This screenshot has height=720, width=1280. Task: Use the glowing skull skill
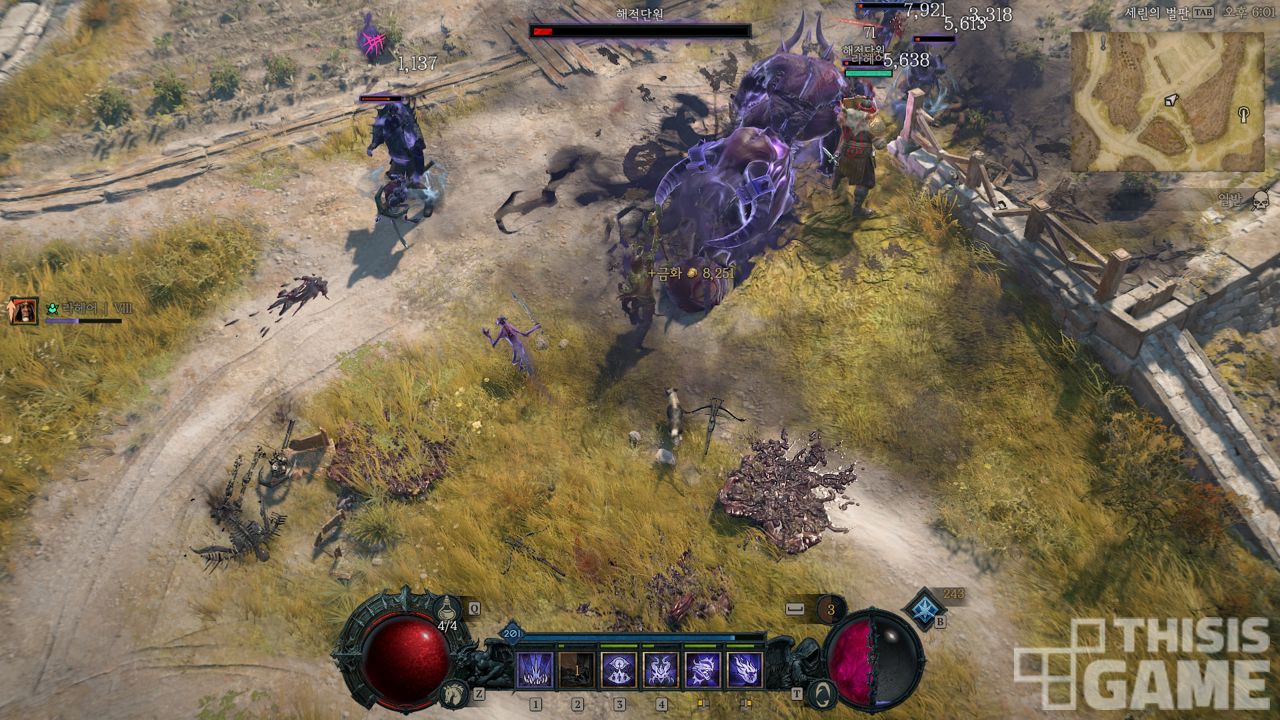point(703,669)
